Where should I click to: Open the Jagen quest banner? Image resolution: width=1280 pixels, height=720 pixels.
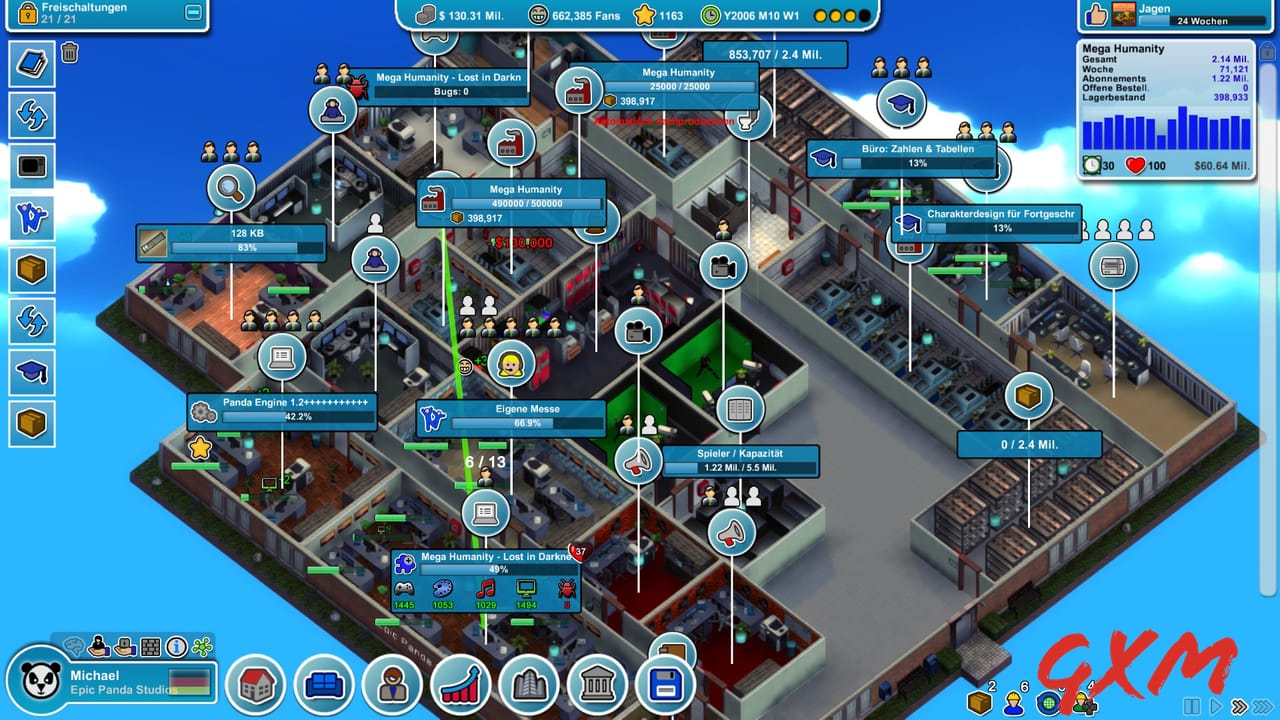(1175, 14)
